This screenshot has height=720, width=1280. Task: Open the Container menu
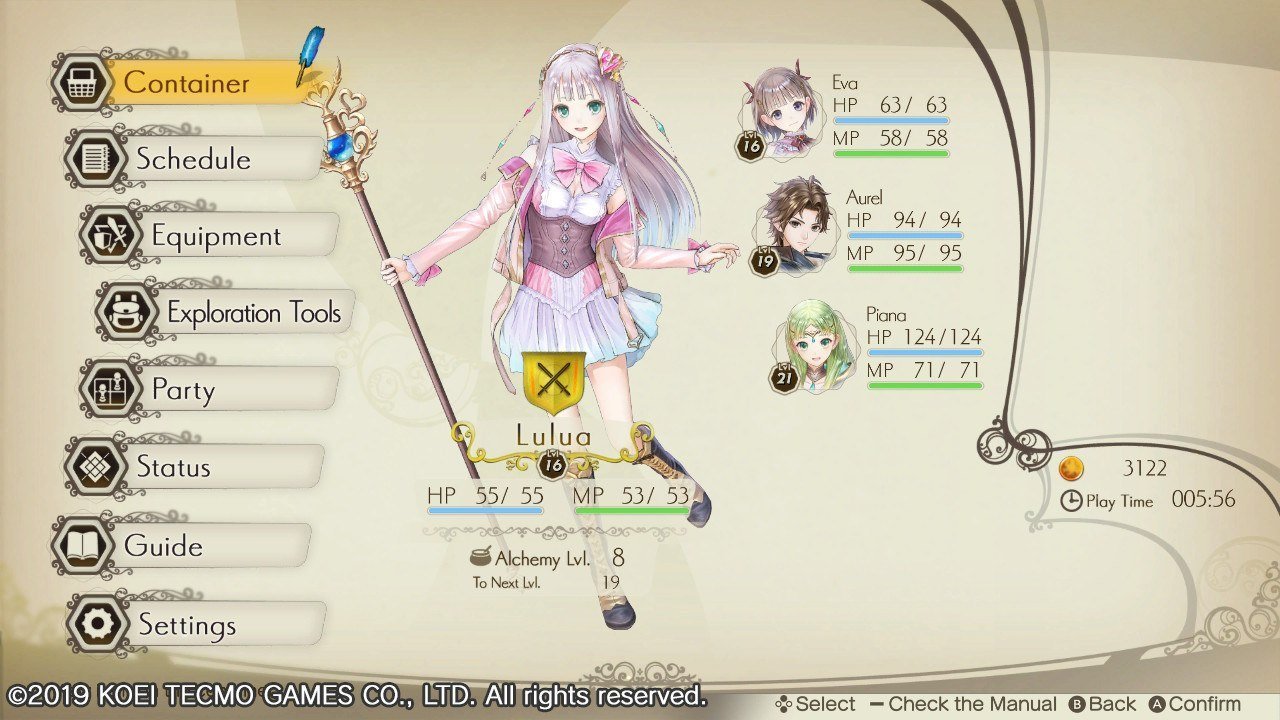pos(185,83)
